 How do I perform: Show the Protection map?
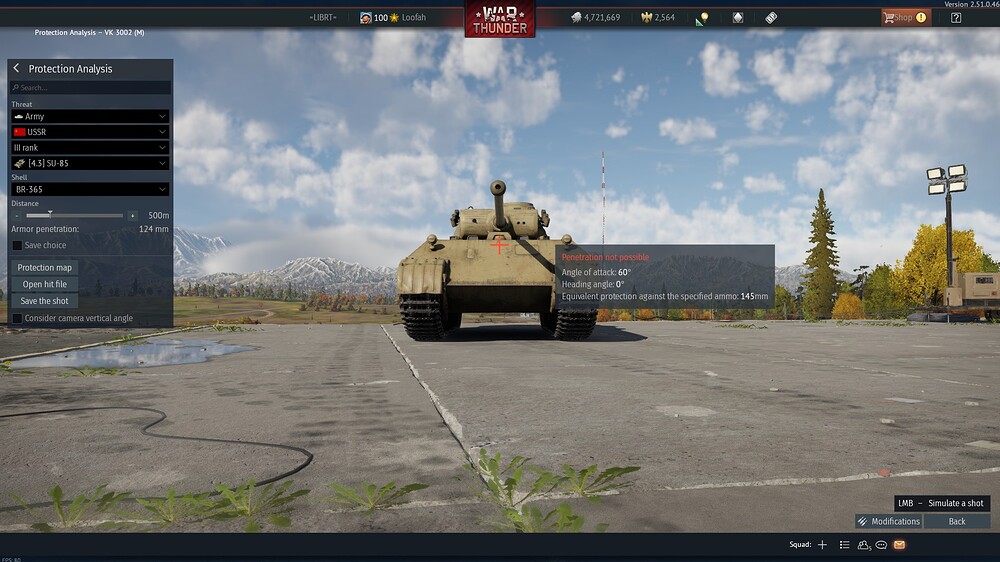[x=45, y=268]
